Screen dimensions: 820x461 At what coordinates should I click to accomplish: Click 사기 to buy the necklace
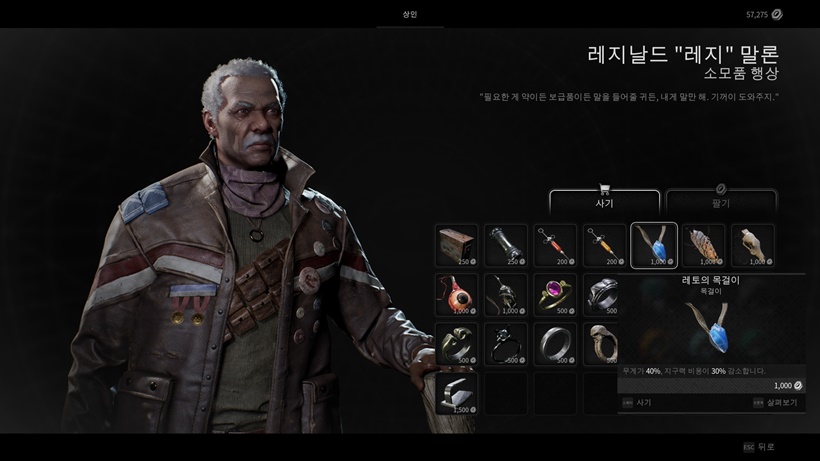coord(638,402)
